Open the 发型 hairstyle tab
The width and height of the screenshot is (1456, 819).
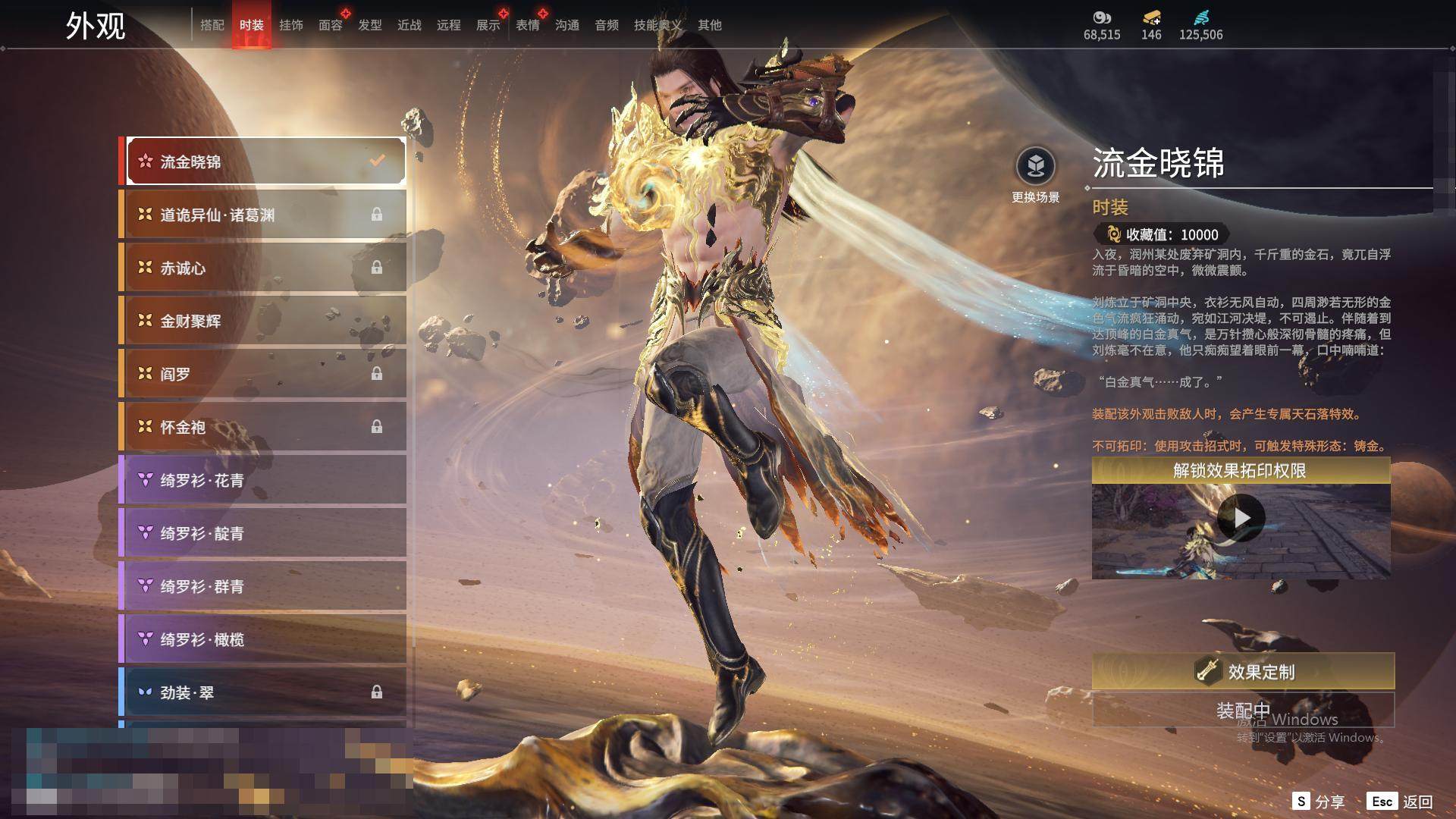pyautogui.click(x=370, y=25)
